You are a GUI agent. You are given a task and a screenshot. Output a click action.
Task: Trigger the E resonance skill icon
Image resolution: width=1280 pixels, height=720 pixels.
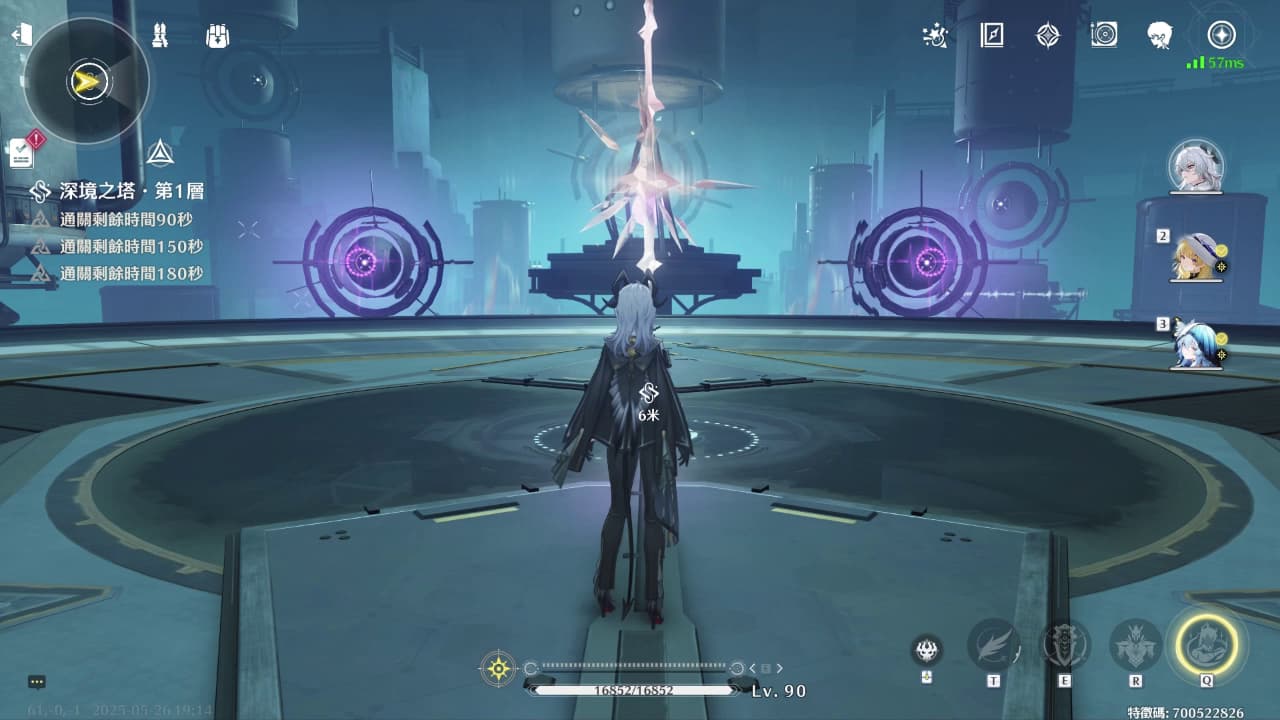click(1065, 645)
